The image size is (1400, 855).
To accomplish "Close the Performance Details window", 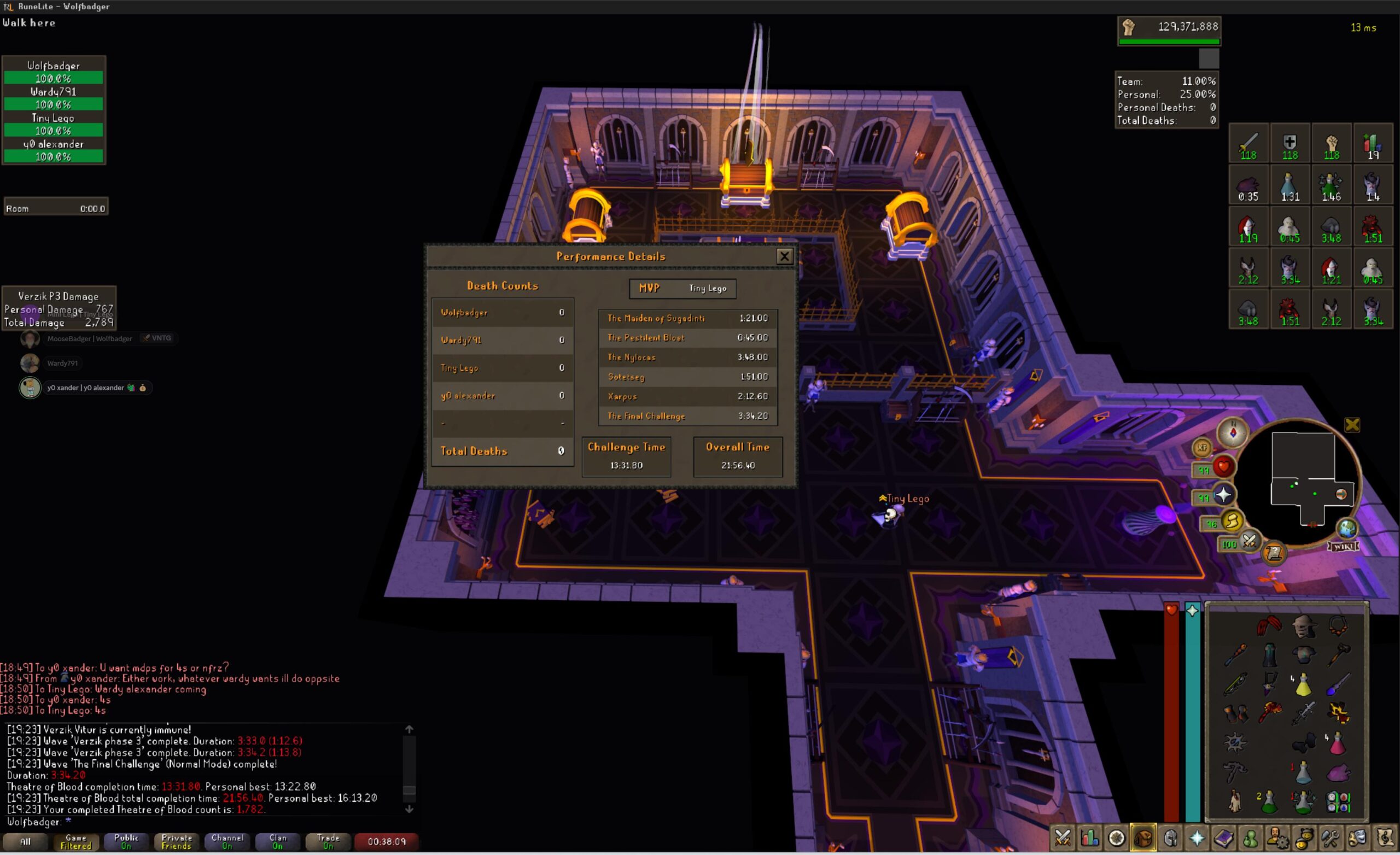I will point(784,256).
